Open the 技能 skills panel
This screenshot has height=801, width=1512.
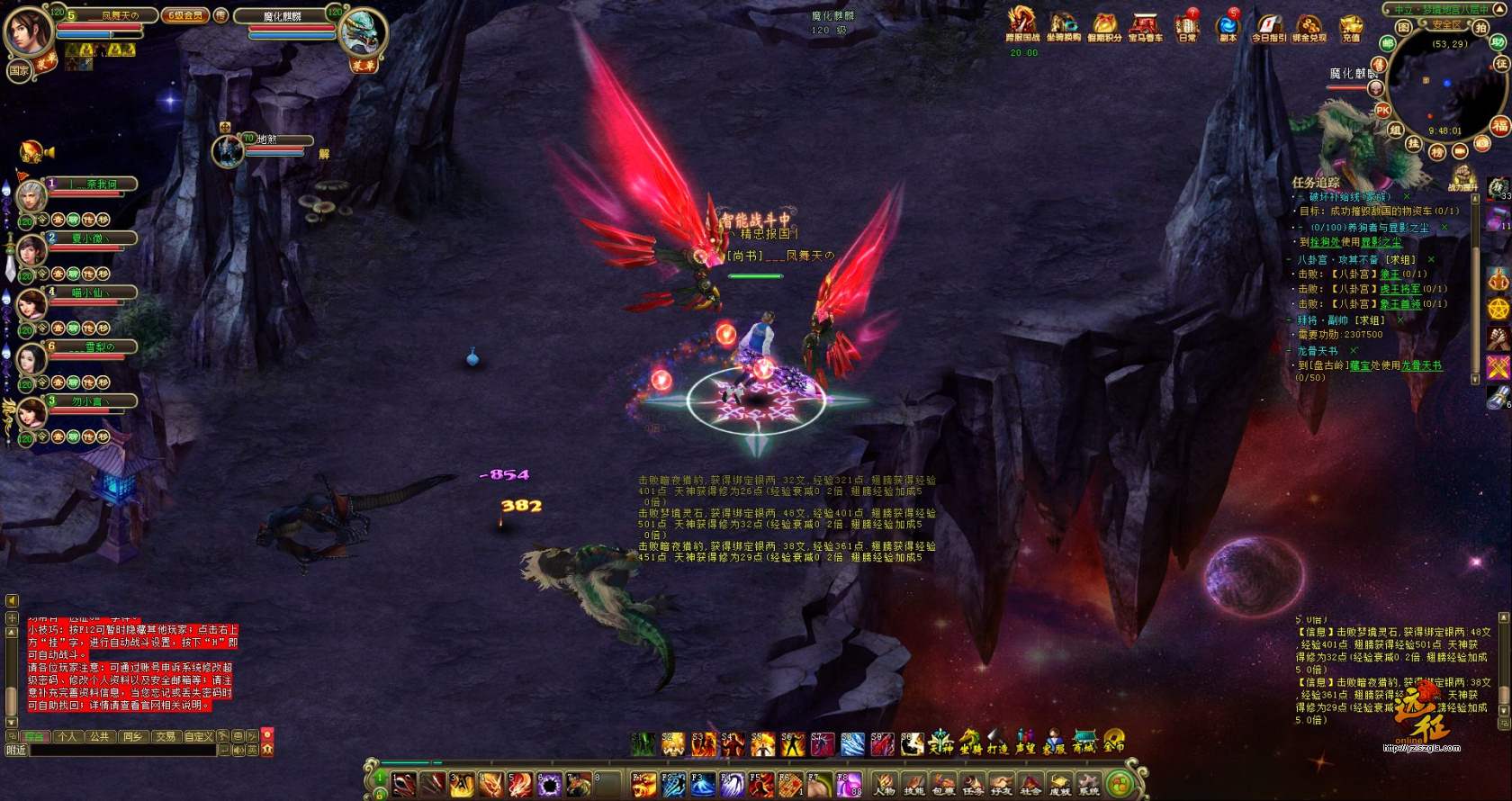(913, 785)
